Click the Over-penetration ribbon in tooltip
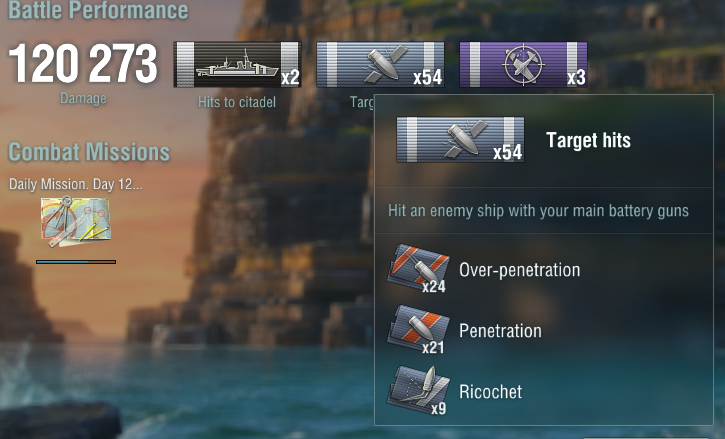 point(417,270)
